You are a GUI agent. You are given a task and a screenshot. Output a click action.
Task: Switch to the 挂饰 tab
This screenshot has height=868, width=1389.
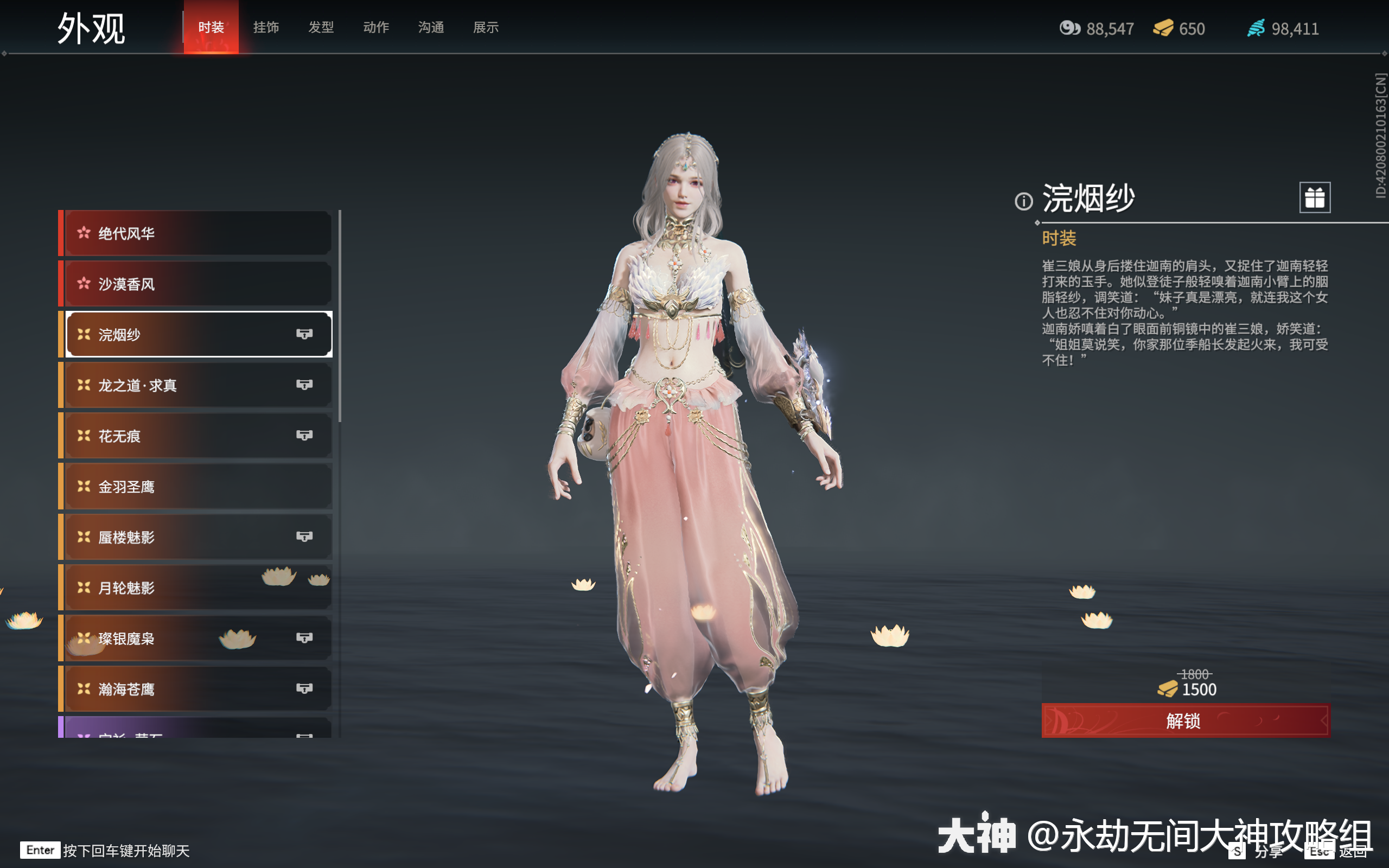pos(266,27)
